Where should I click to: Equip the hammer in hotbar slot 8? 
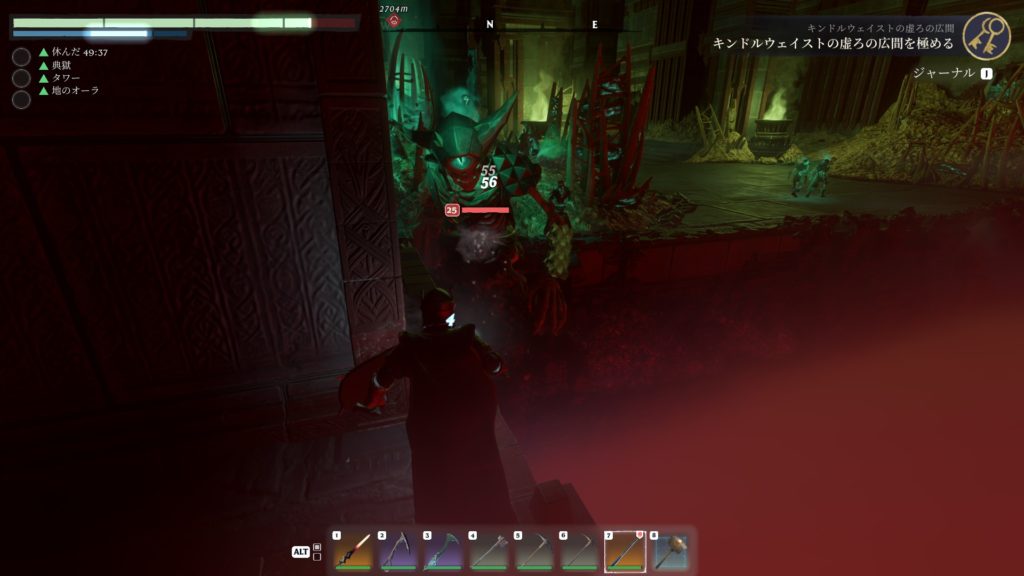(669, 551)
